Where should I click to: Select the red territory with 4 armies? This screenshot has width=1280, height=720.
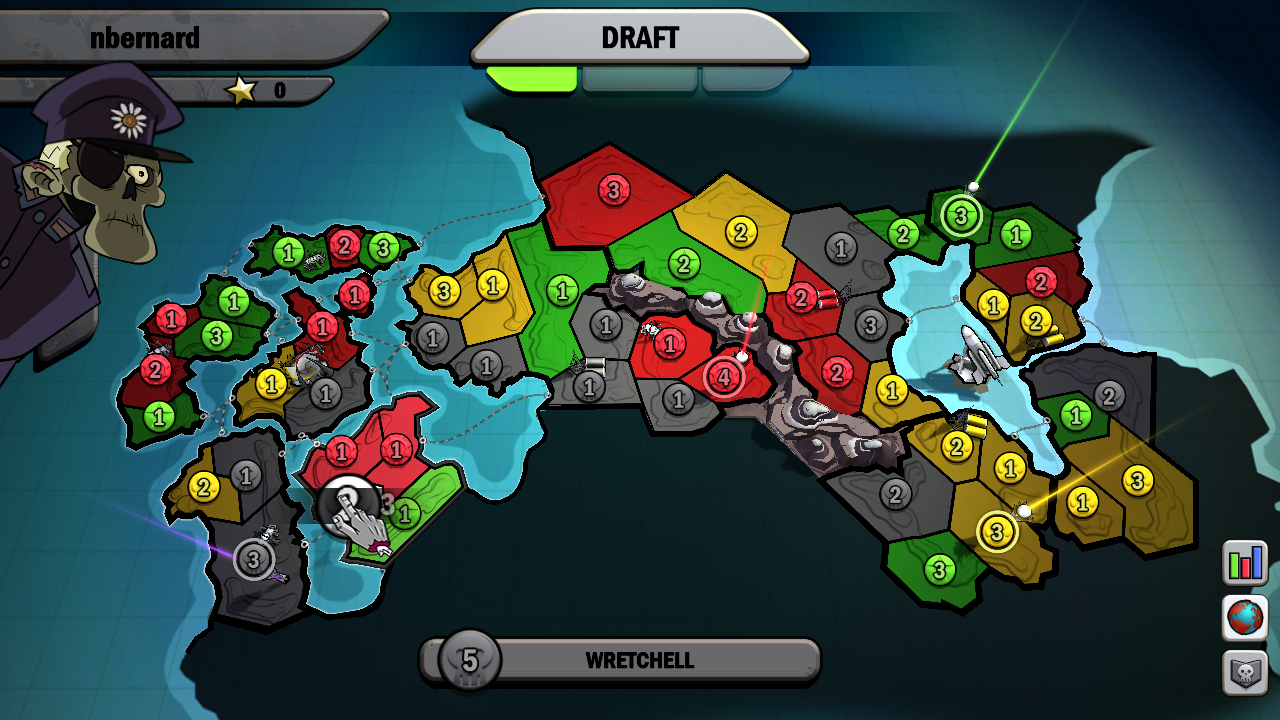tap(723, 375)
